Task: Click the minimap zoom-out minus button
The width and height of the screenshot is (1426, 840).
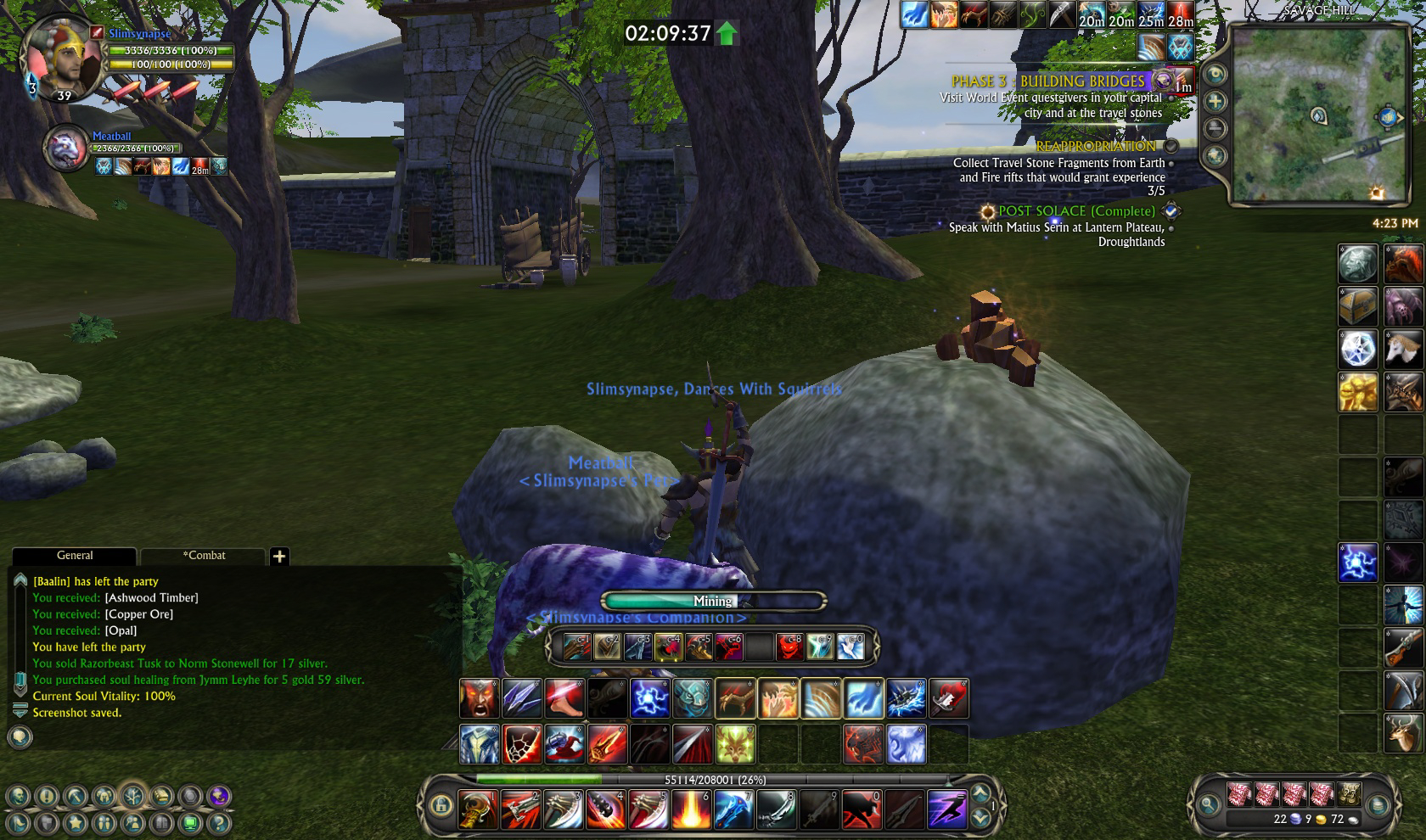Action: [x=1215, y=129]
